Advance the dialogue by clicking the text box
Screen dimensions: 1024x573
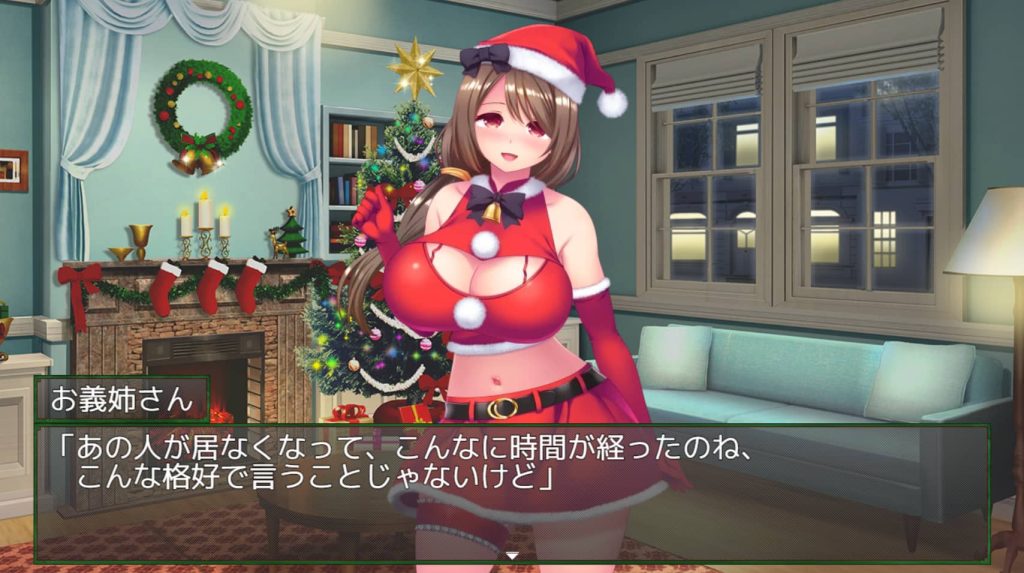click(512, 492)
